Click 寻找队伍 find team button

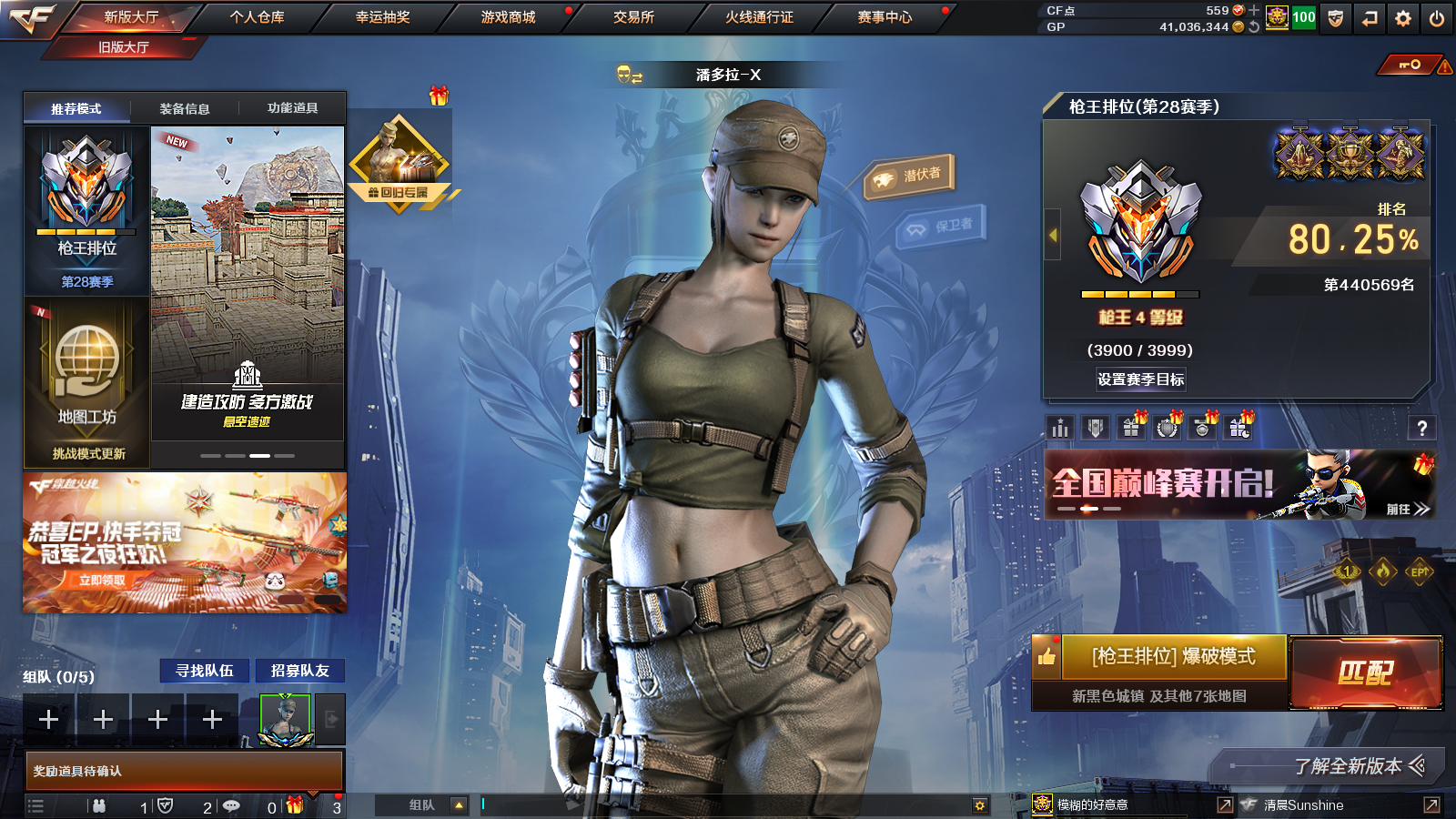point(205,671)
